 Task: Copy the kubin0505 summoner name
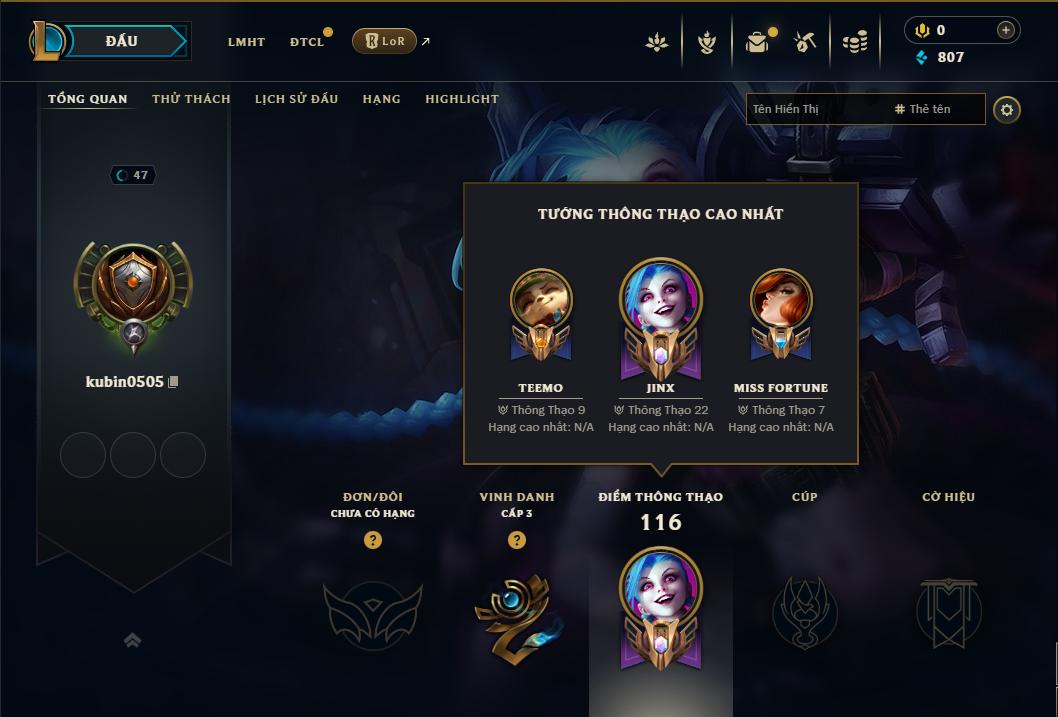[x=174, y=382]
